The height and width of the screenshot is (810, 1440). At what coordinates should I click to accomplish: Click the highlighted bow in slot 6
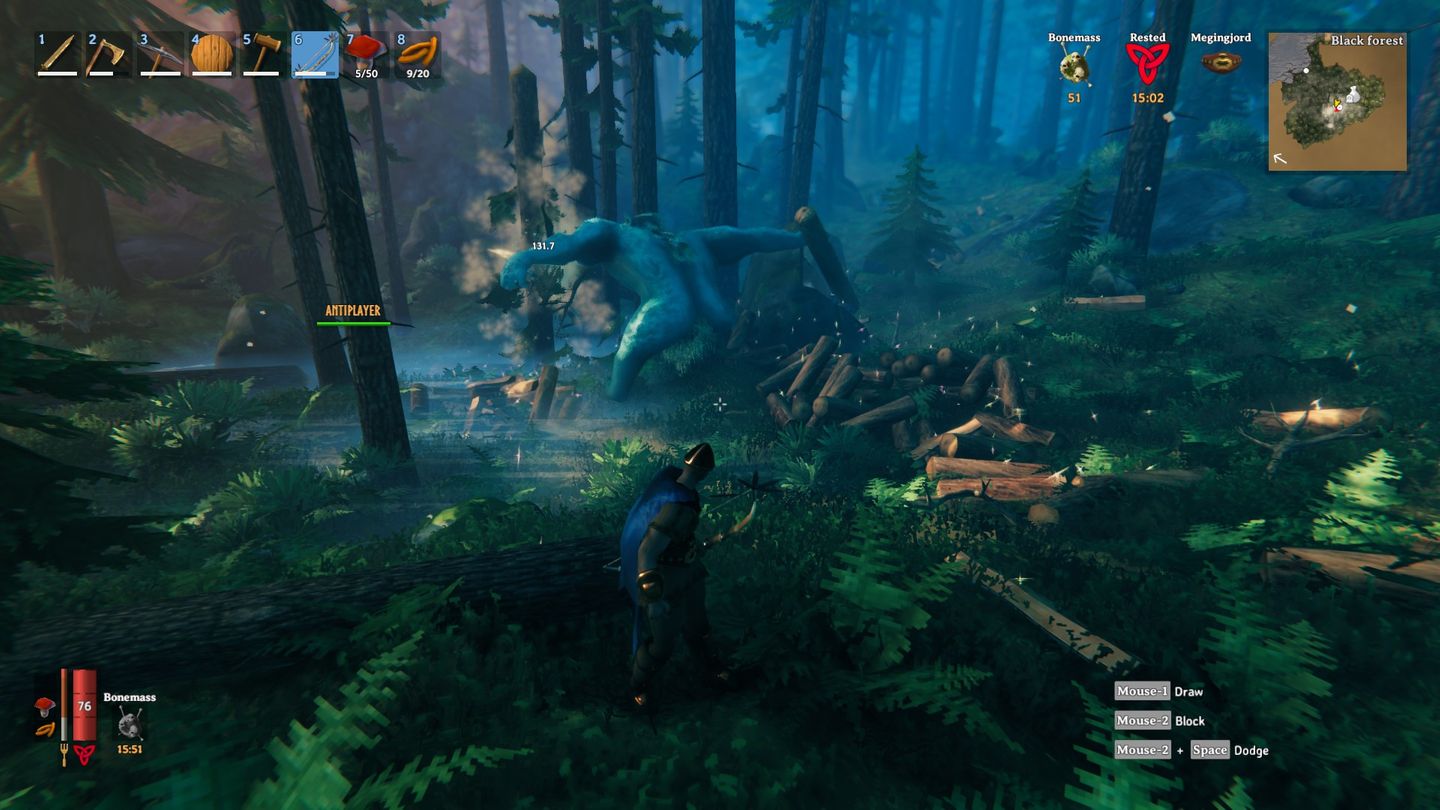point(315,55)
